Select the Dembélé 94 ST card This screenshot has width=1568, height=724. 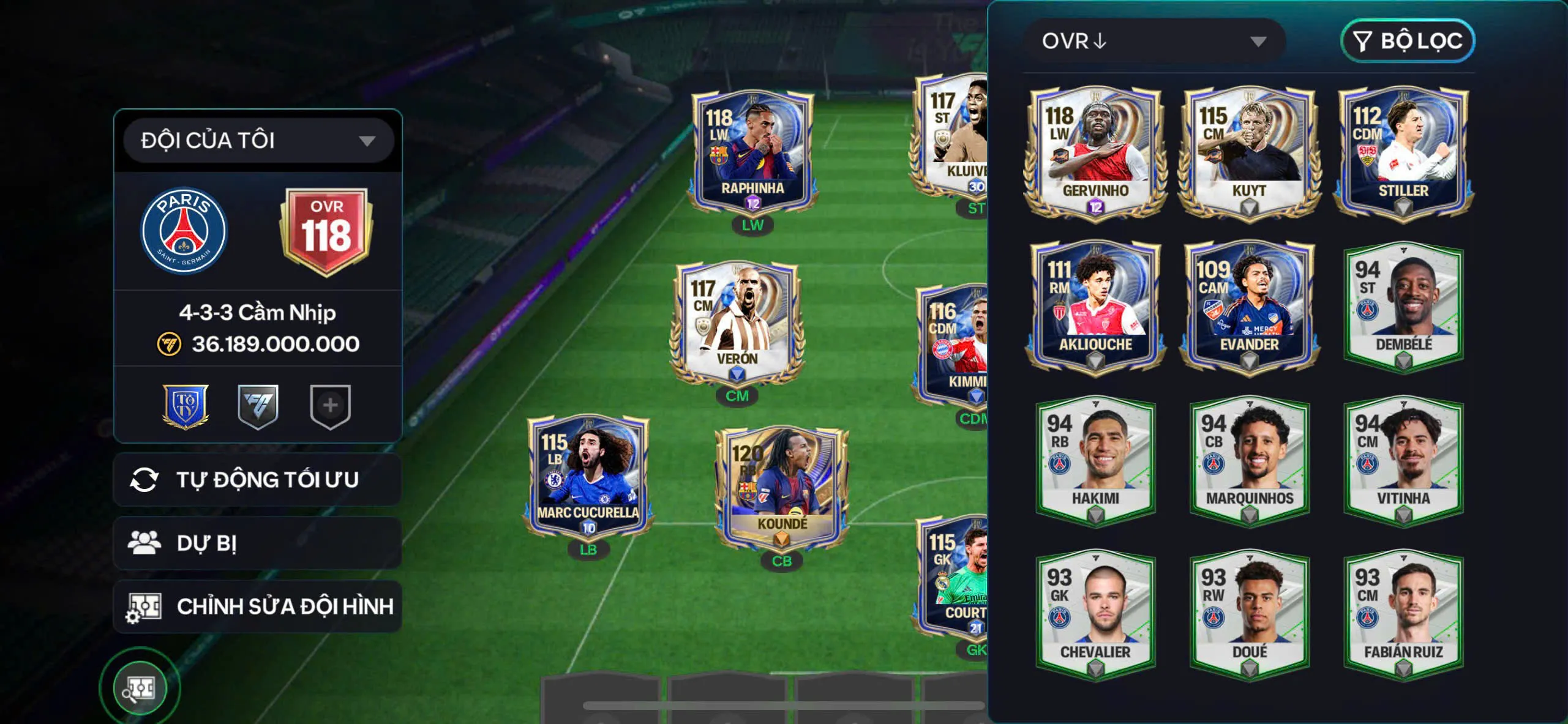tap(1403, 305)
